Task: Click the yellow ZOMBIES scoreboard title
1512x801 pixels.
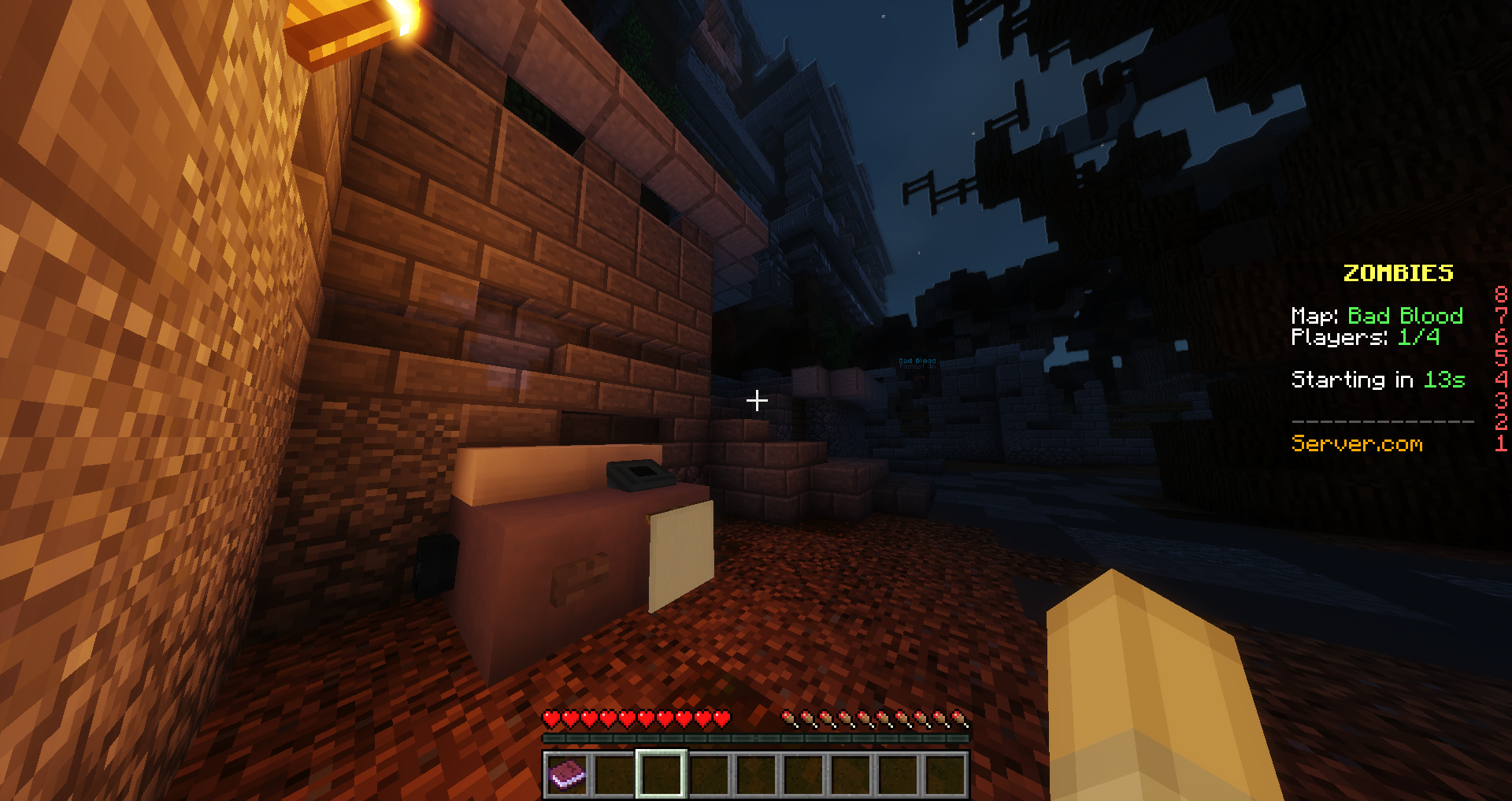Action: (1398, 273)
